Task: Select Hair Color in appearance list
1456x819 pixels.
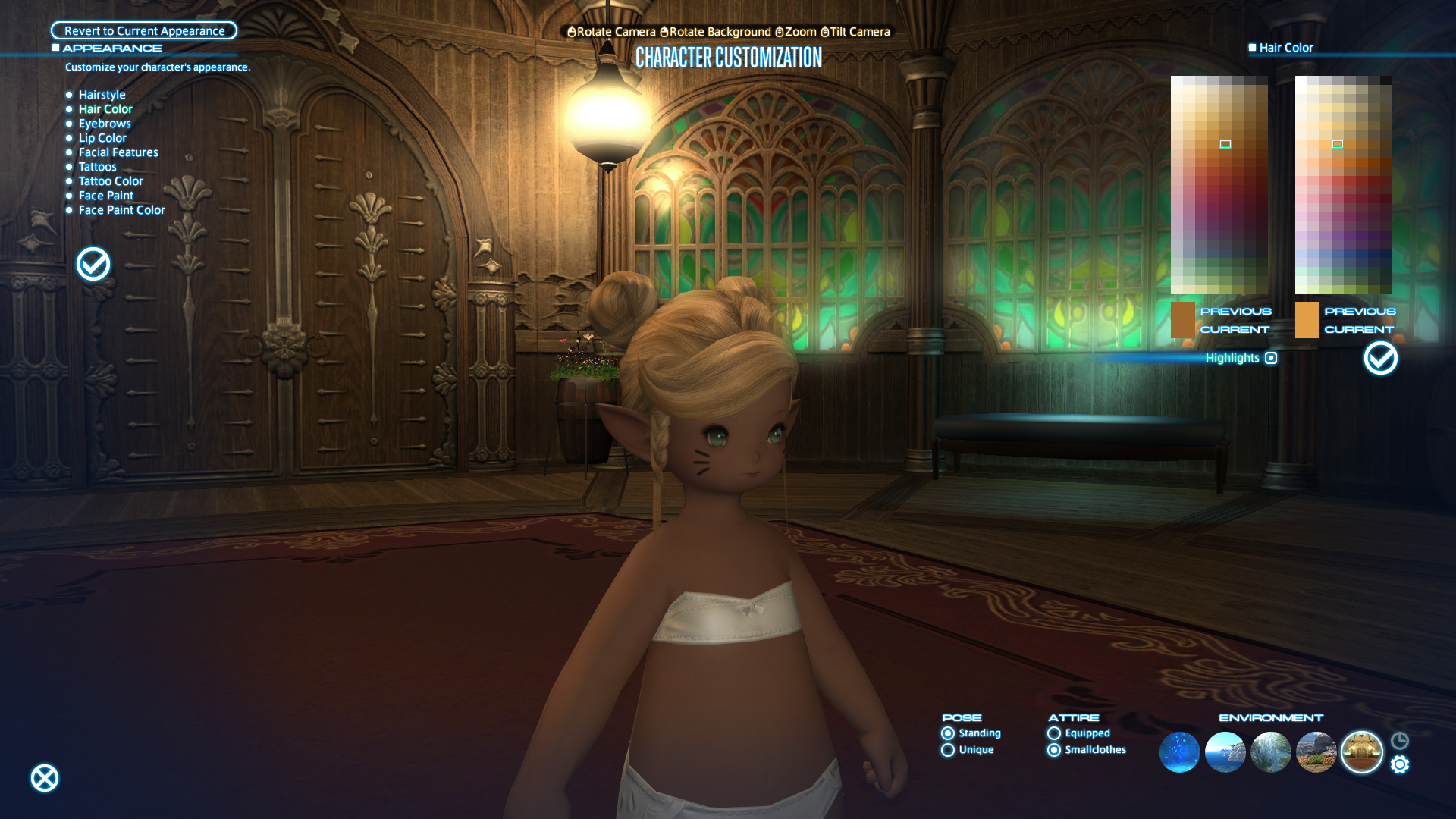Action: [x=105, y=109]
